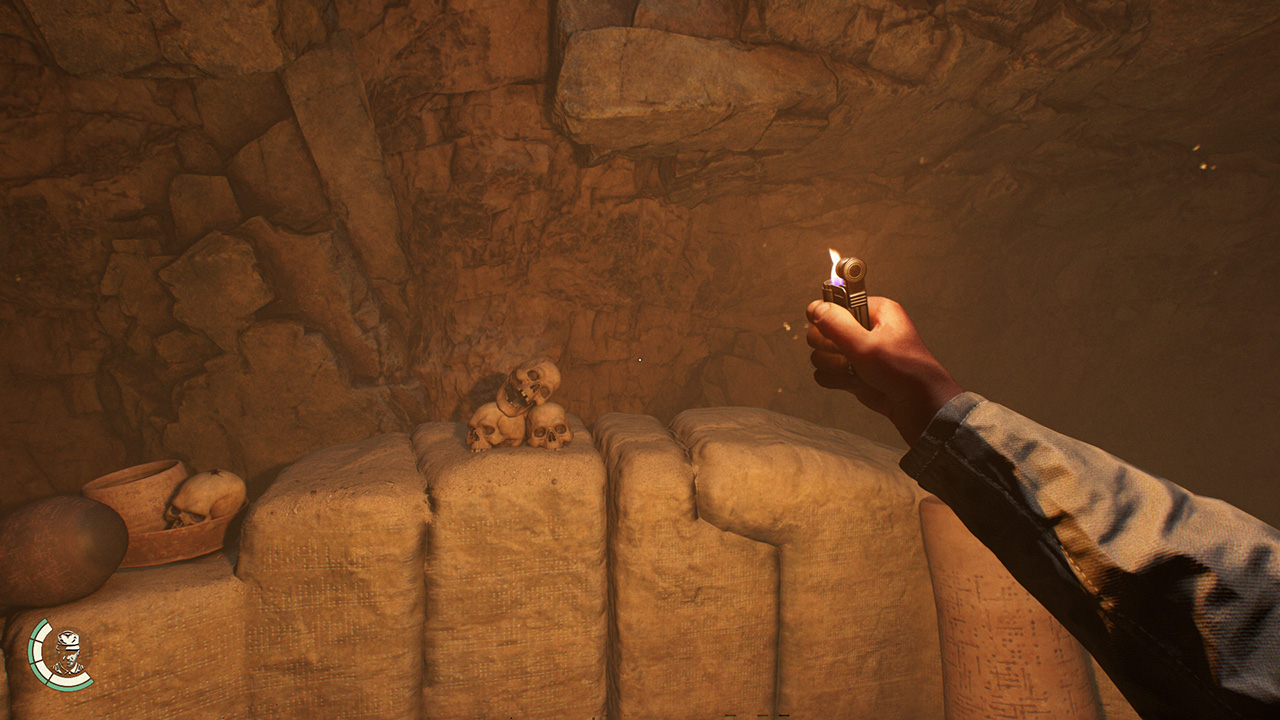Screen dimensions: 1280x720
Task: Click the Indiana Jones portrait status icon
Action: coord(66,653)
